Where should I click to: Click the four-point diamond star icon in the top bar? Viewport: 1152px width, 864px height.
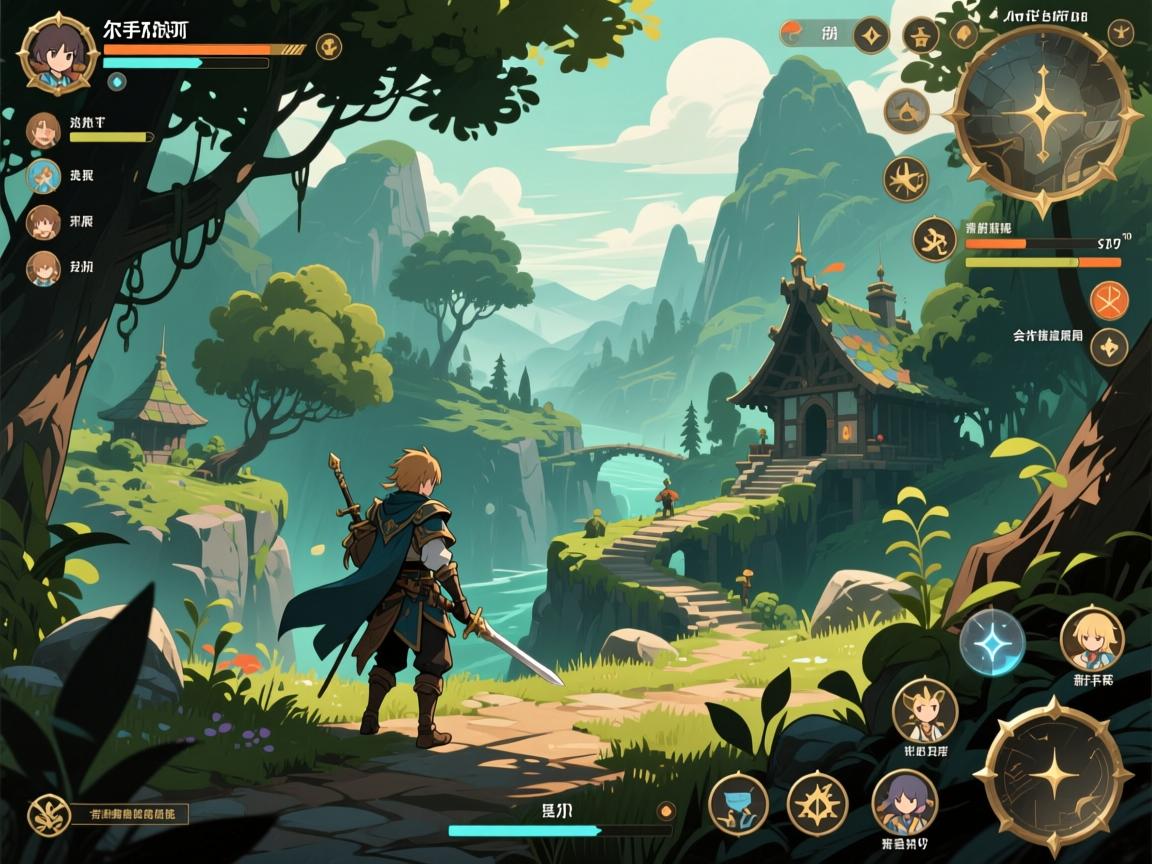(x=871, y=36)
